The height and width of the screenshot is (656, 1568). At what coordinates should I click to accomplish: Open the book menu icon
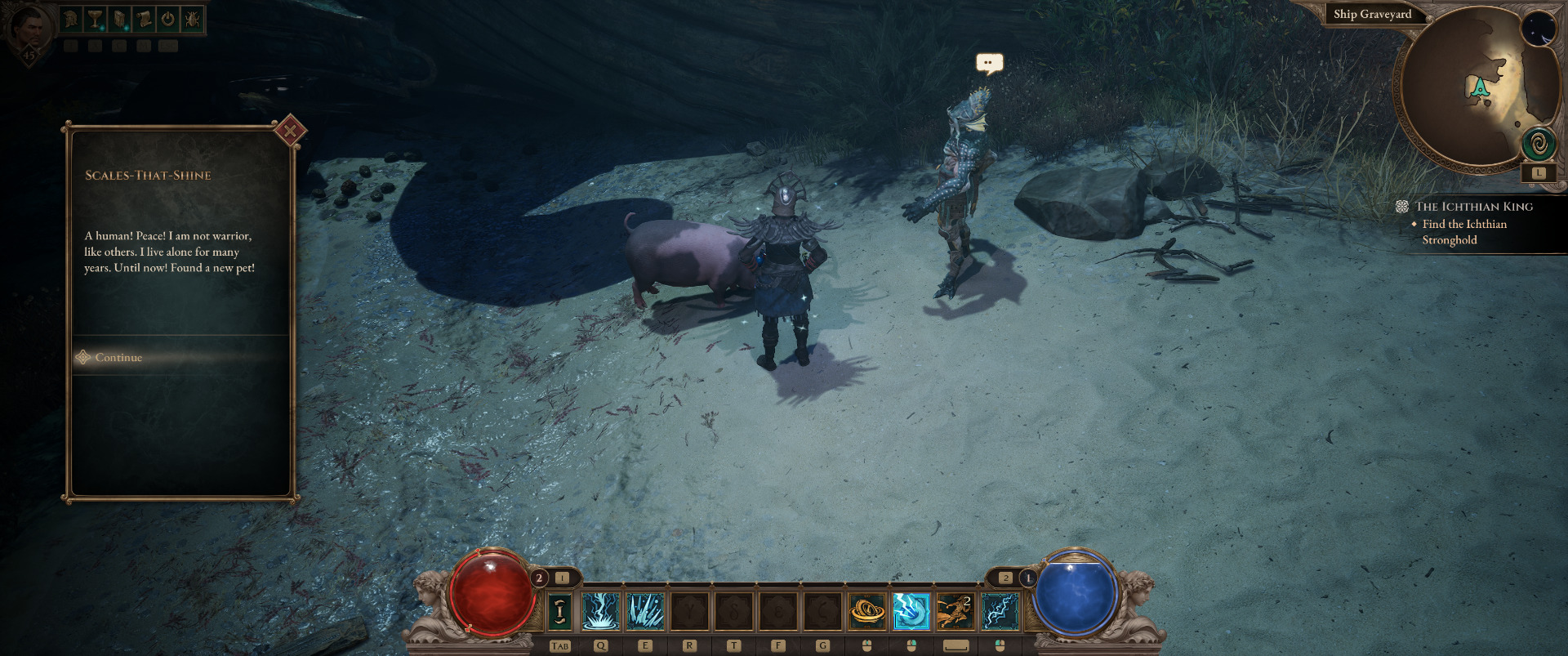(119, 19)
